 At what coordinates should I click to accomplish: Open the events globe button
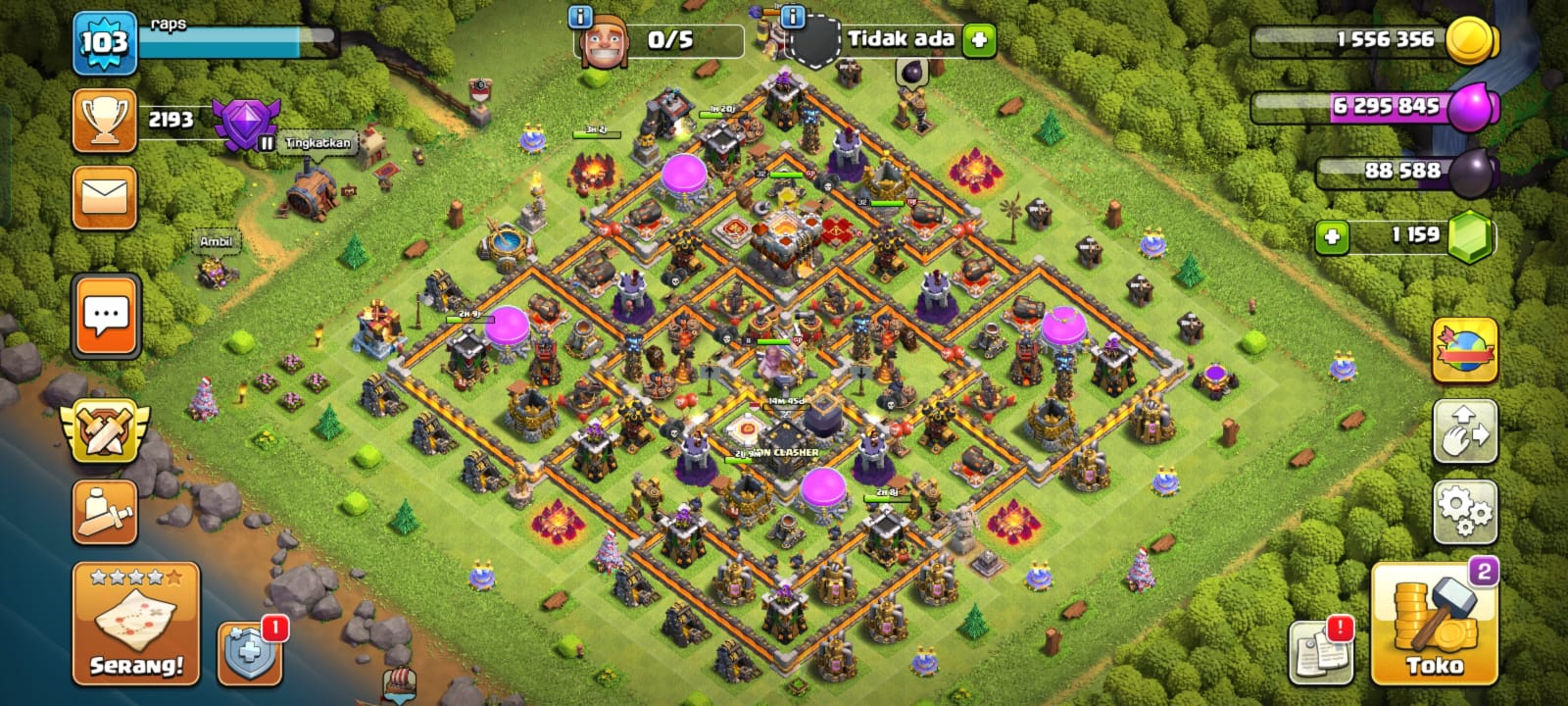(x=1464, y=350)
